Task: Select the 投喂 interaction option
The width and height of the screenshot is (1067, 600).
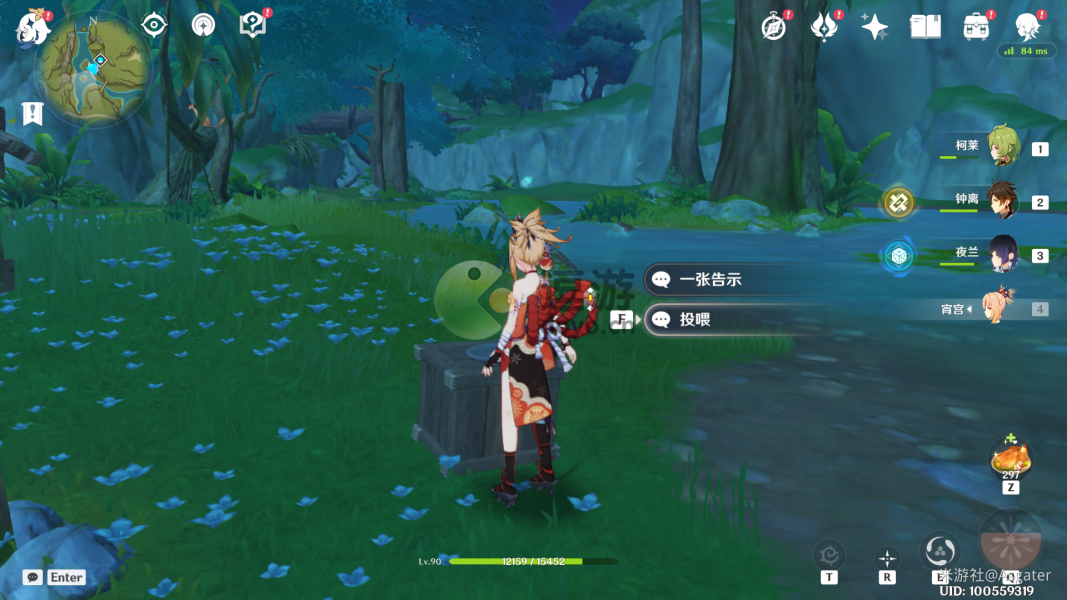Action: (710, 320)
